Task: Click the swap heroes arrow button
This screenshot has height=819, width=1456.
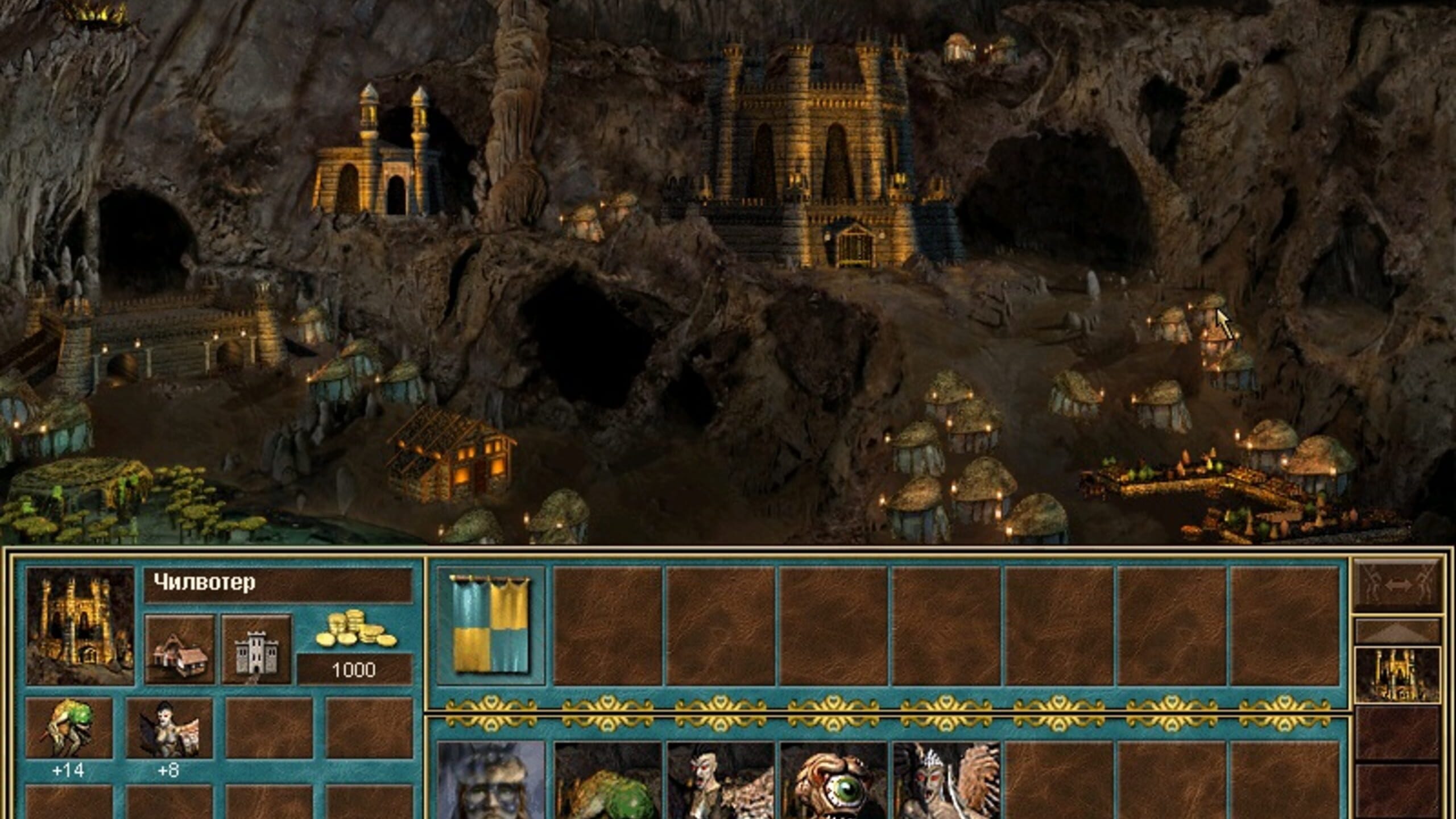Action: click(1397, 585)
